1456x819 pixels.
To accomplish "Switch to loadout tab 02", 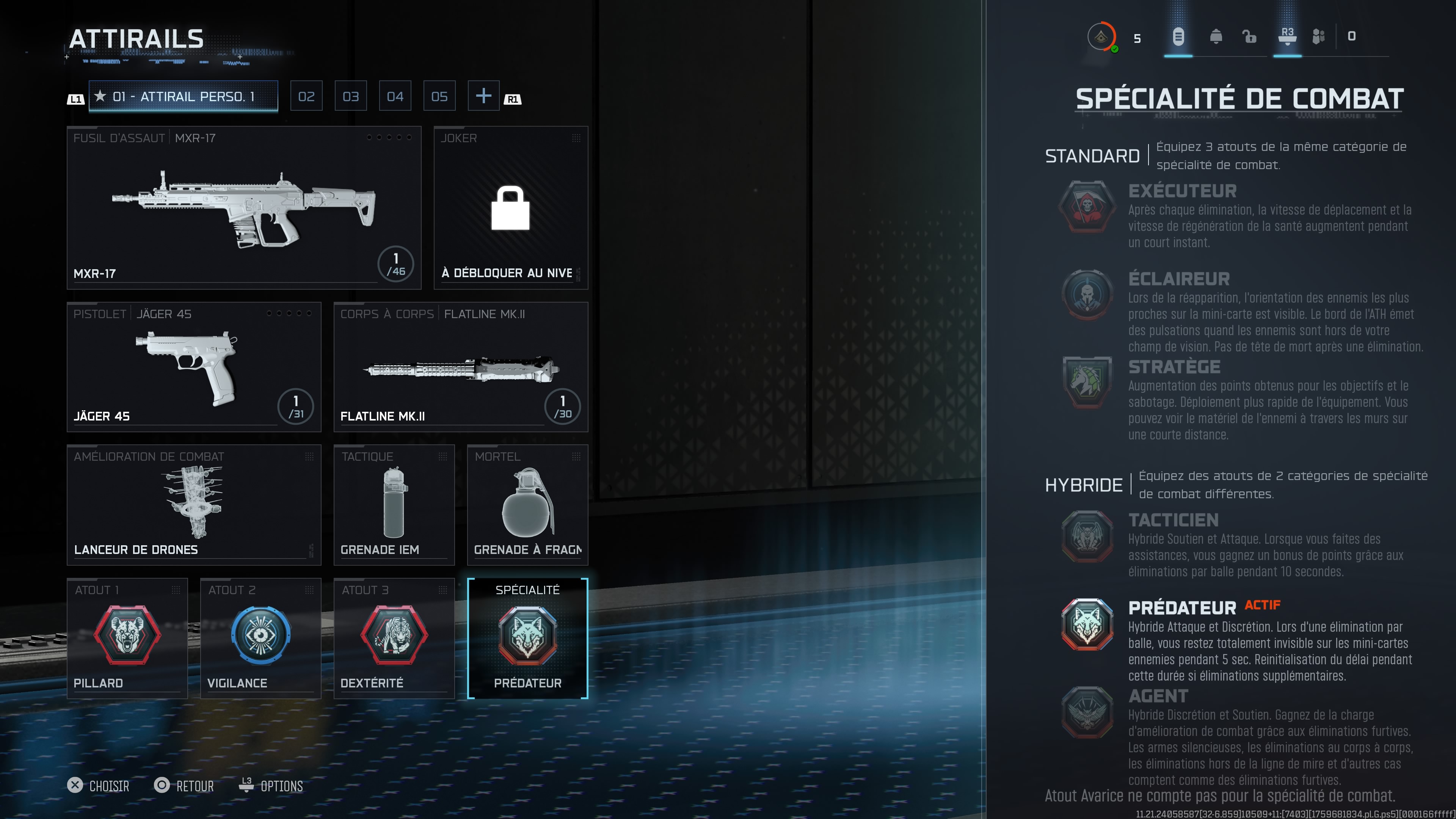I will [306, 96].
